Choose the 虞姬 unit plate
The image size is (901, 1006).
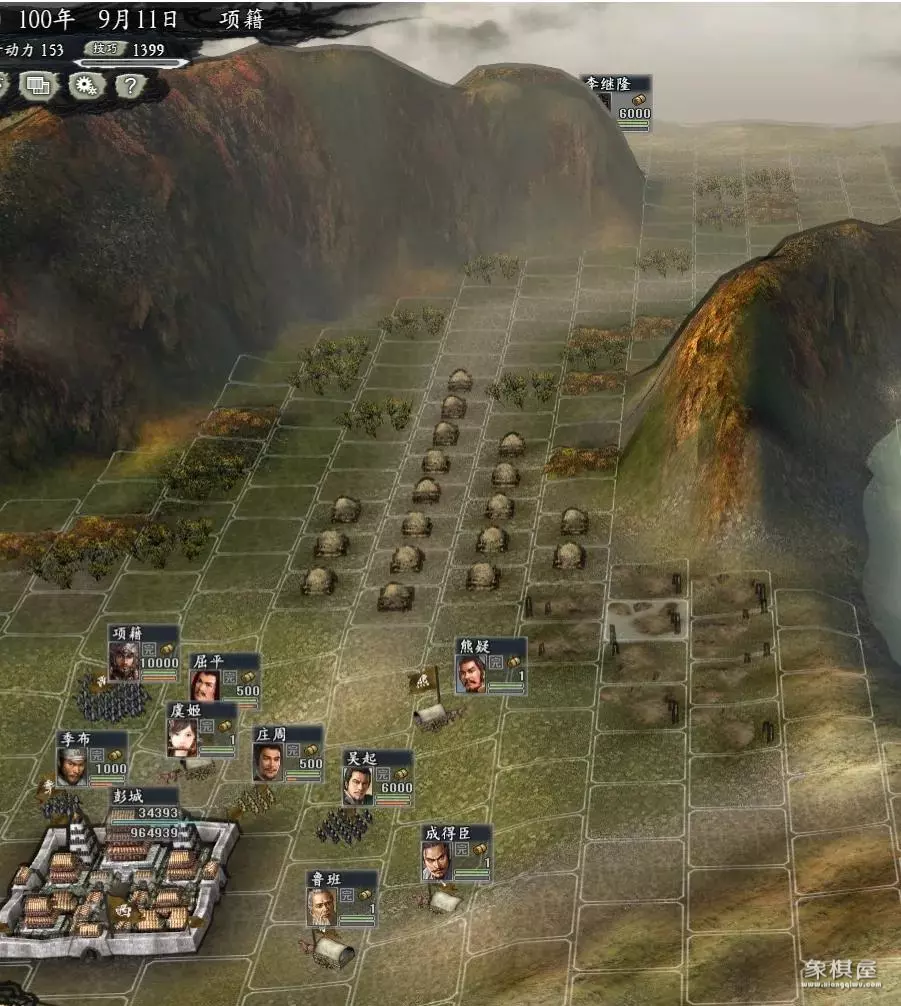(202, 729)
